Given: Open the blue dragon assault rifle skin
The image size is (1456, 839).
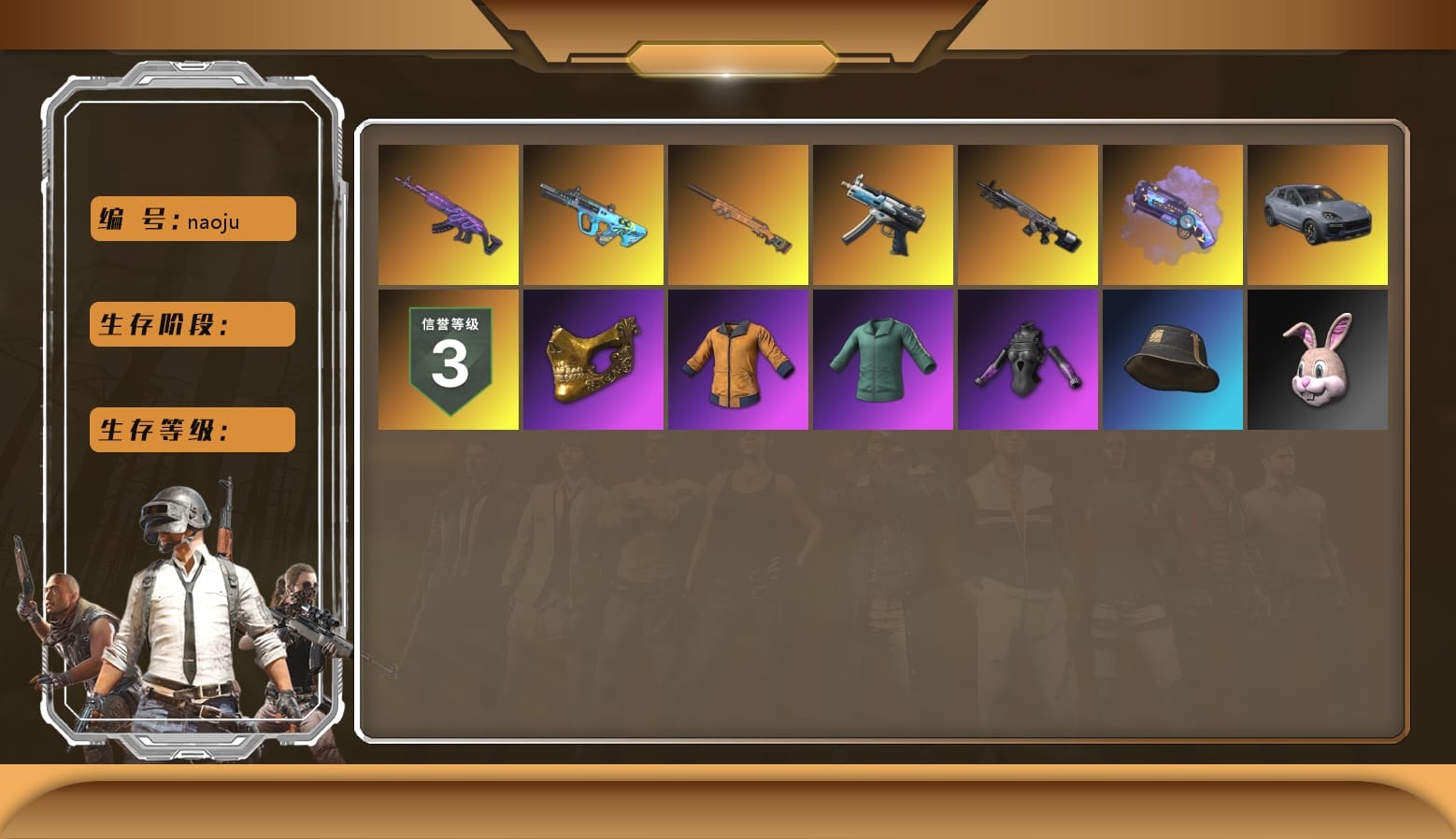Looking at the screenshot, I should 593,214.
